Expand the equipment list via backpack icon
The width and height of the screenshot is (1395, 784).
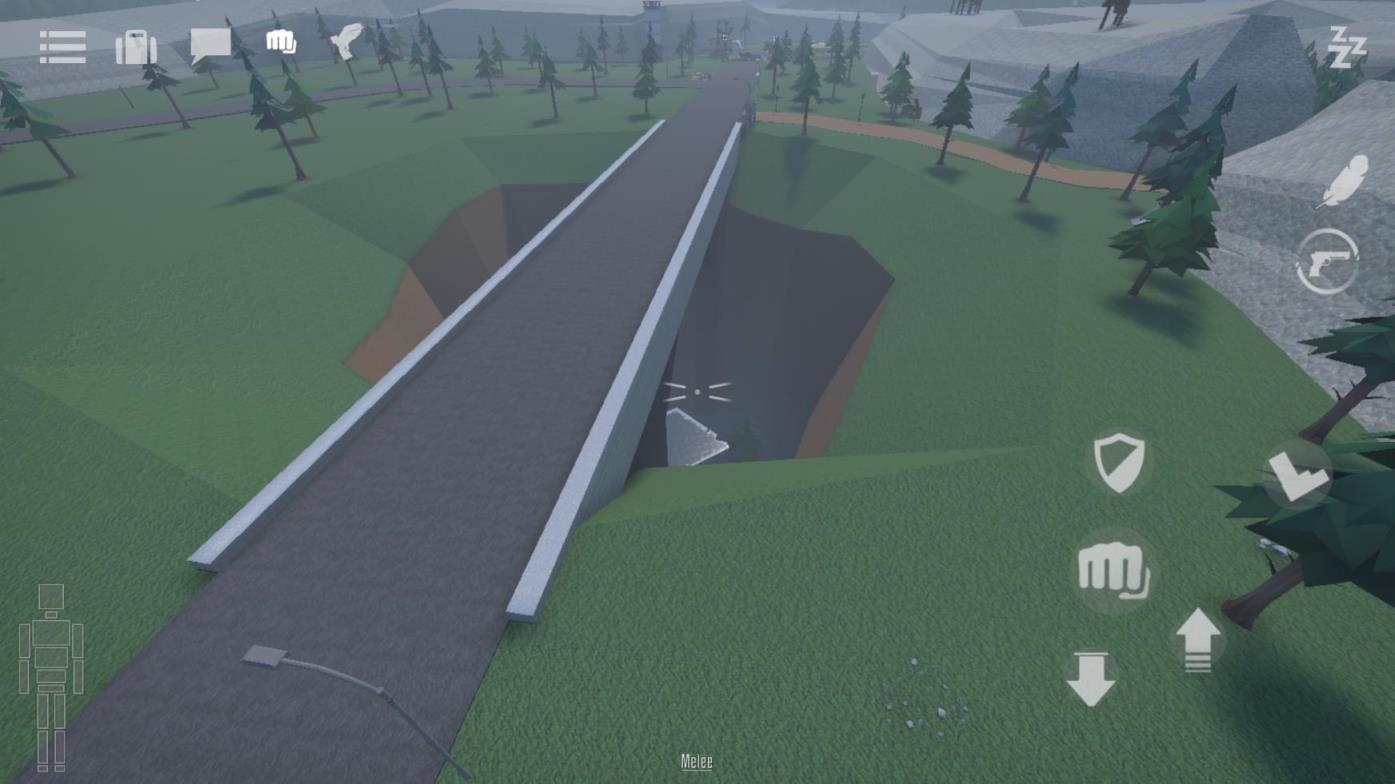(x=136, y=46)
